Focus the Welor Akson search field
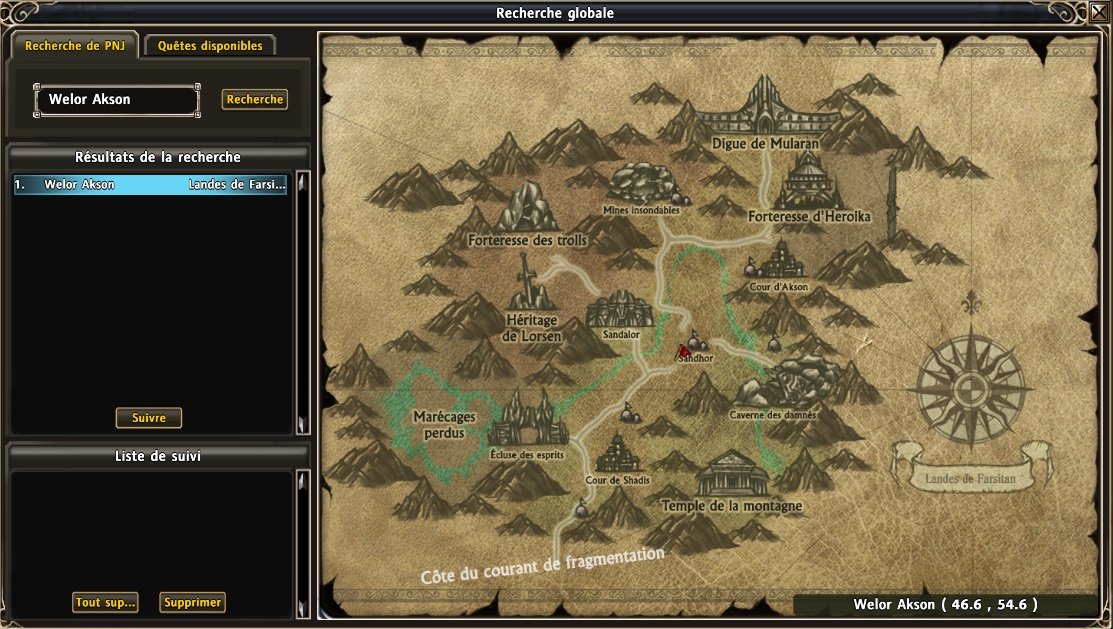The height and width of the screenshot is (629, 1113). click(x=116, y=100)
